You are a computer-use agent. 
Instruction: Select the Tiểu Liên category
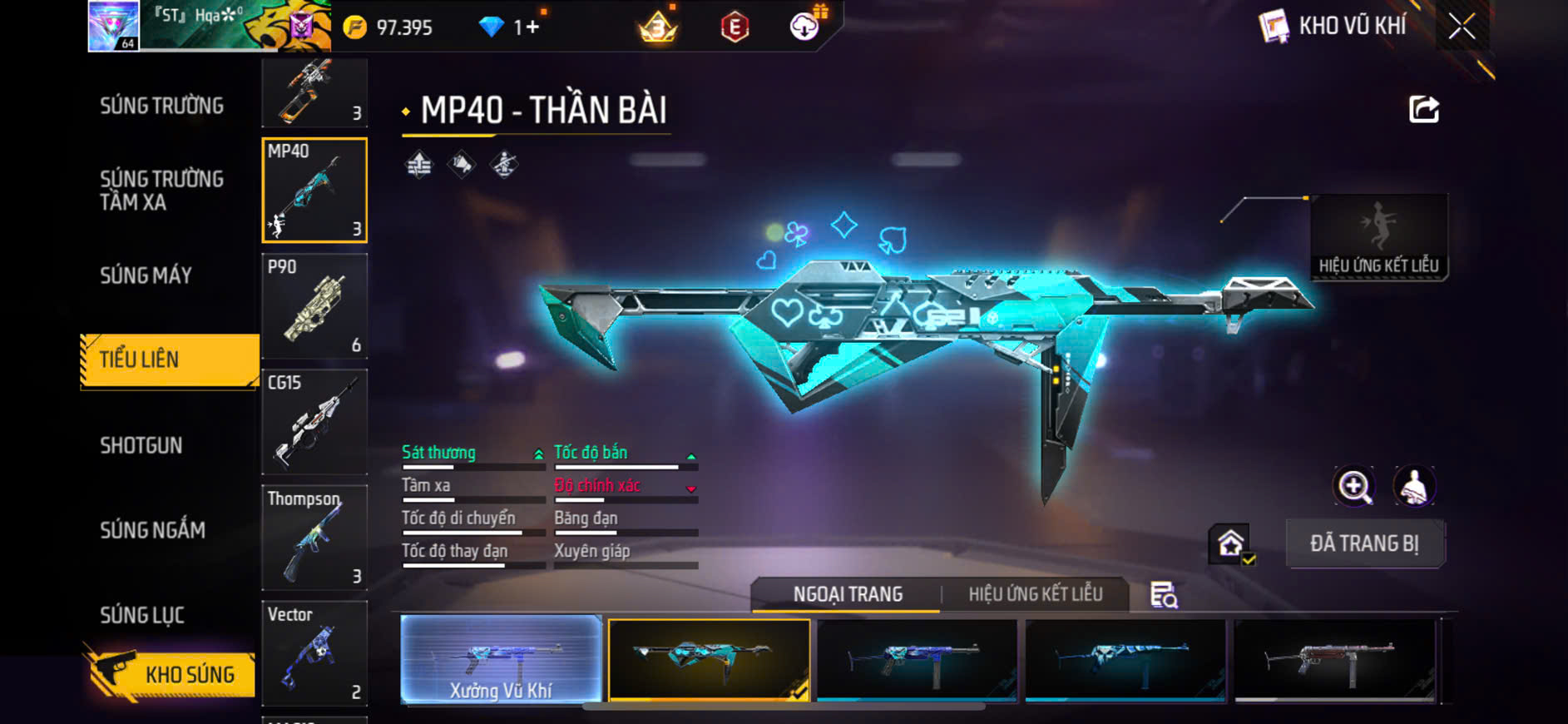pos(170,360)
